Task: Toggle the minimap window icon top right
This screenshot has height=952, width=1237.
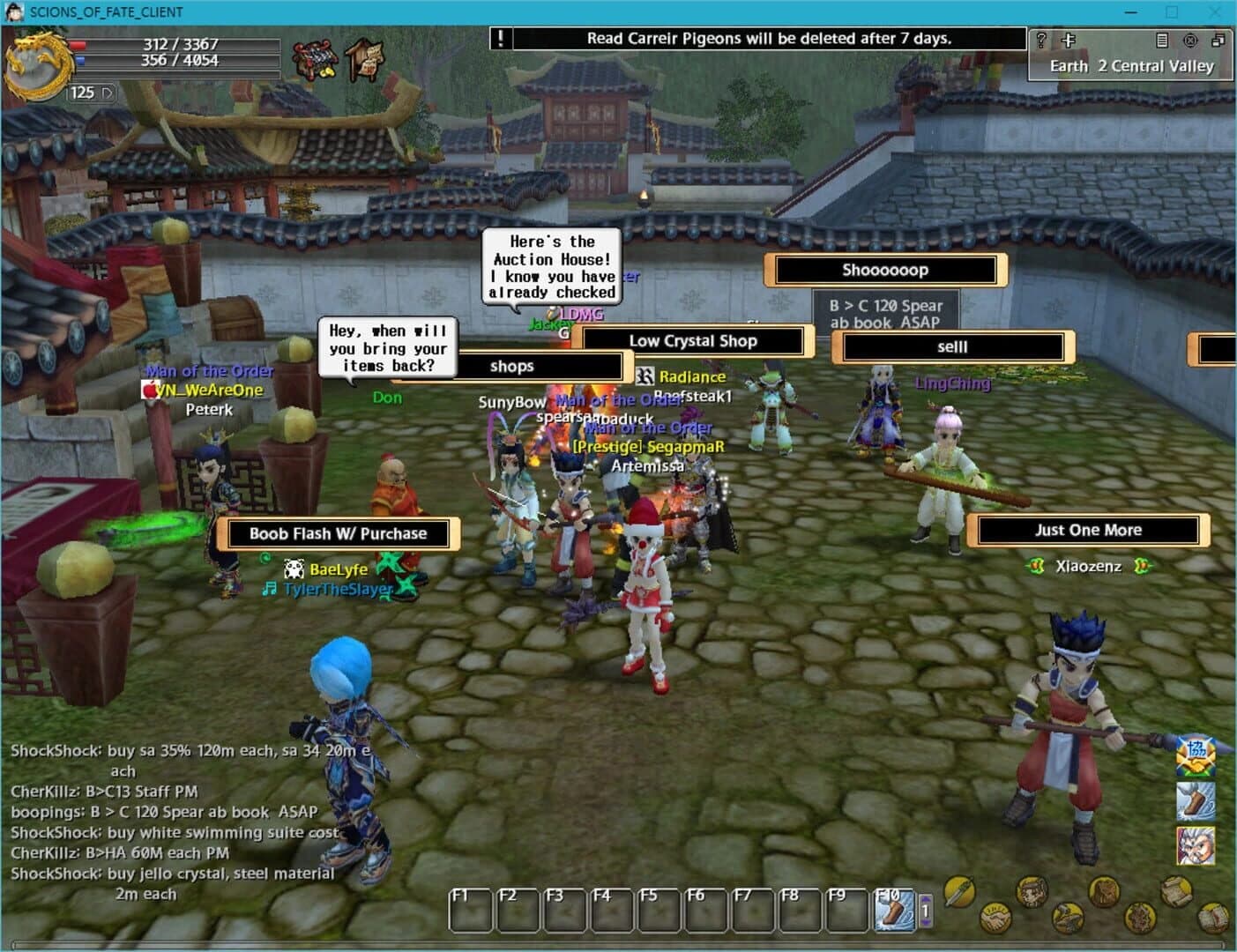Action: tap(1218, 41)
